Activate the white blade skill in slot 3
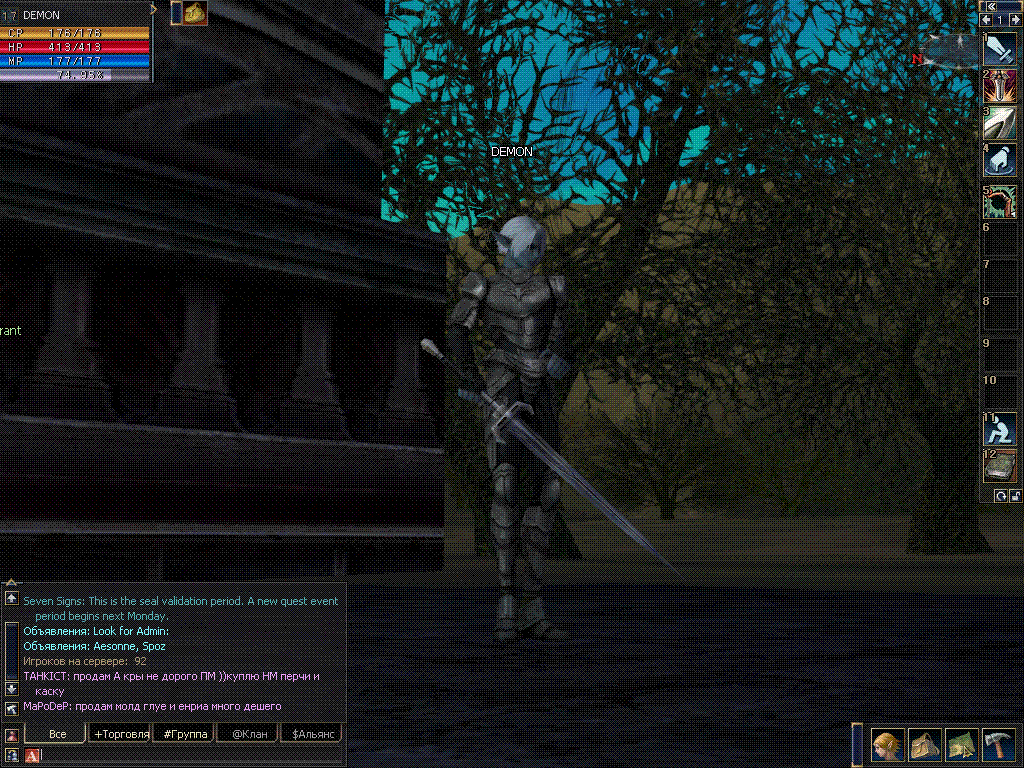The height and width of the screenshot is (768, 1024). [1001, 123]
